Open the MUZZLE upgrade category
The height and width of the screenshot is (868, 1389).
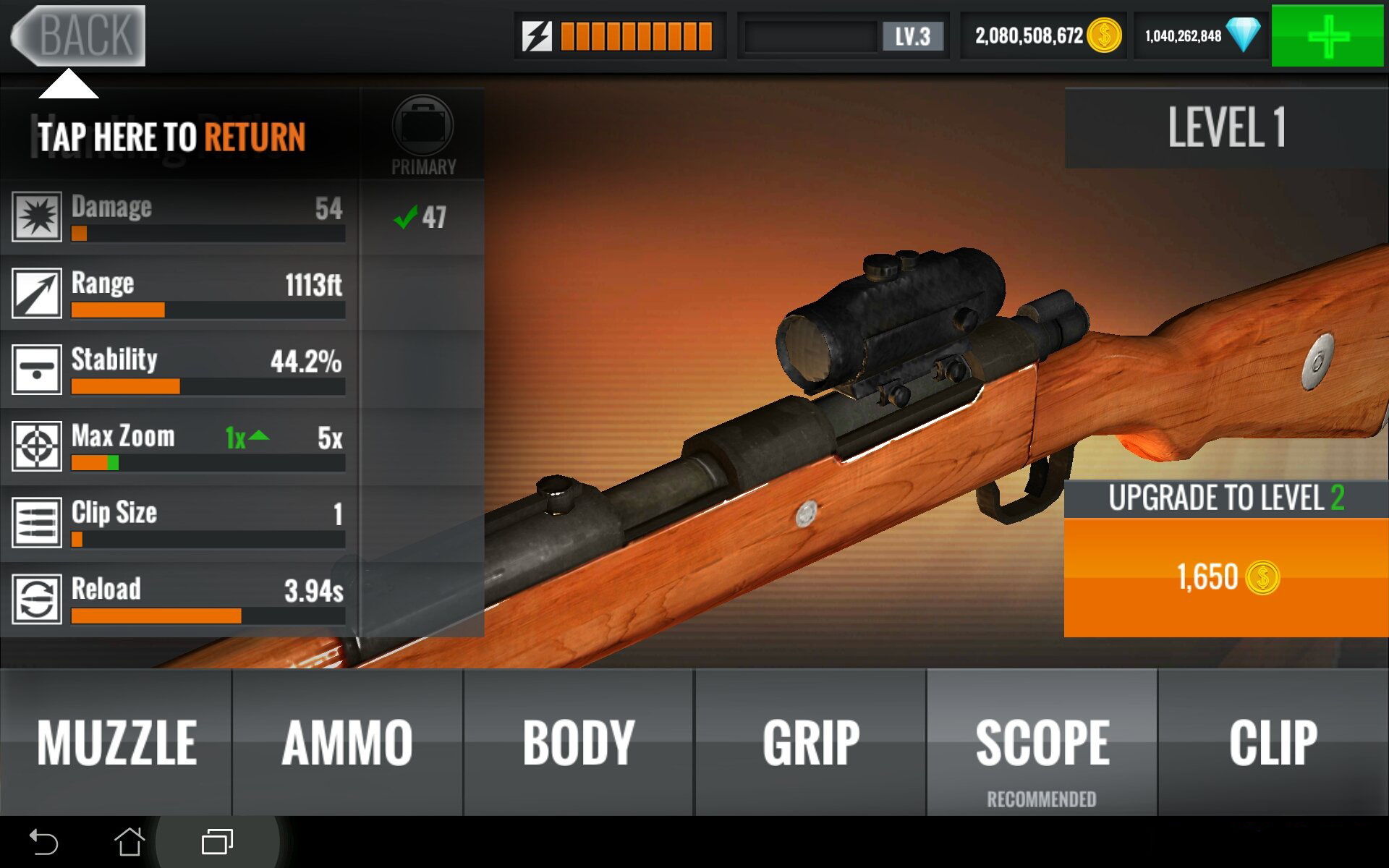point(116,742)
